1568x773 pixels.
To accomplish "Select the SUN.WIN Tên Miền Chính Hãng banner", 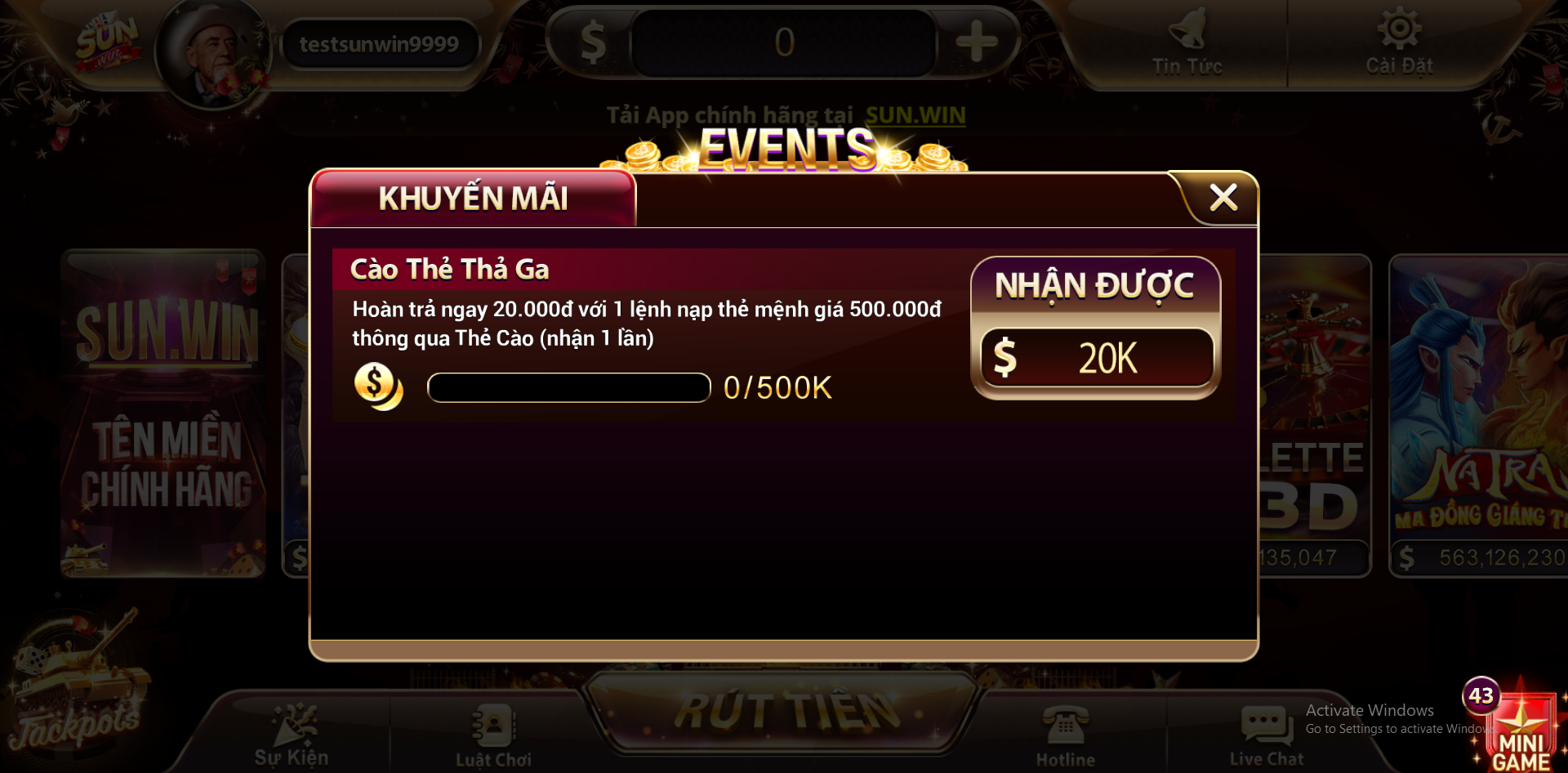I will 164,413.
